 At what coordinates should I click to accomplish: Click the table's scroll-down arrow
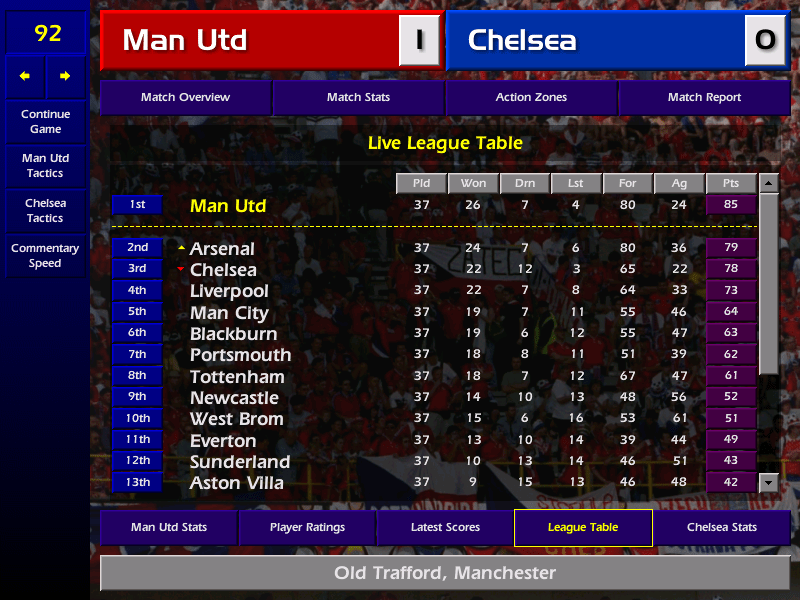pyautogui.click(x=768, y=483)
